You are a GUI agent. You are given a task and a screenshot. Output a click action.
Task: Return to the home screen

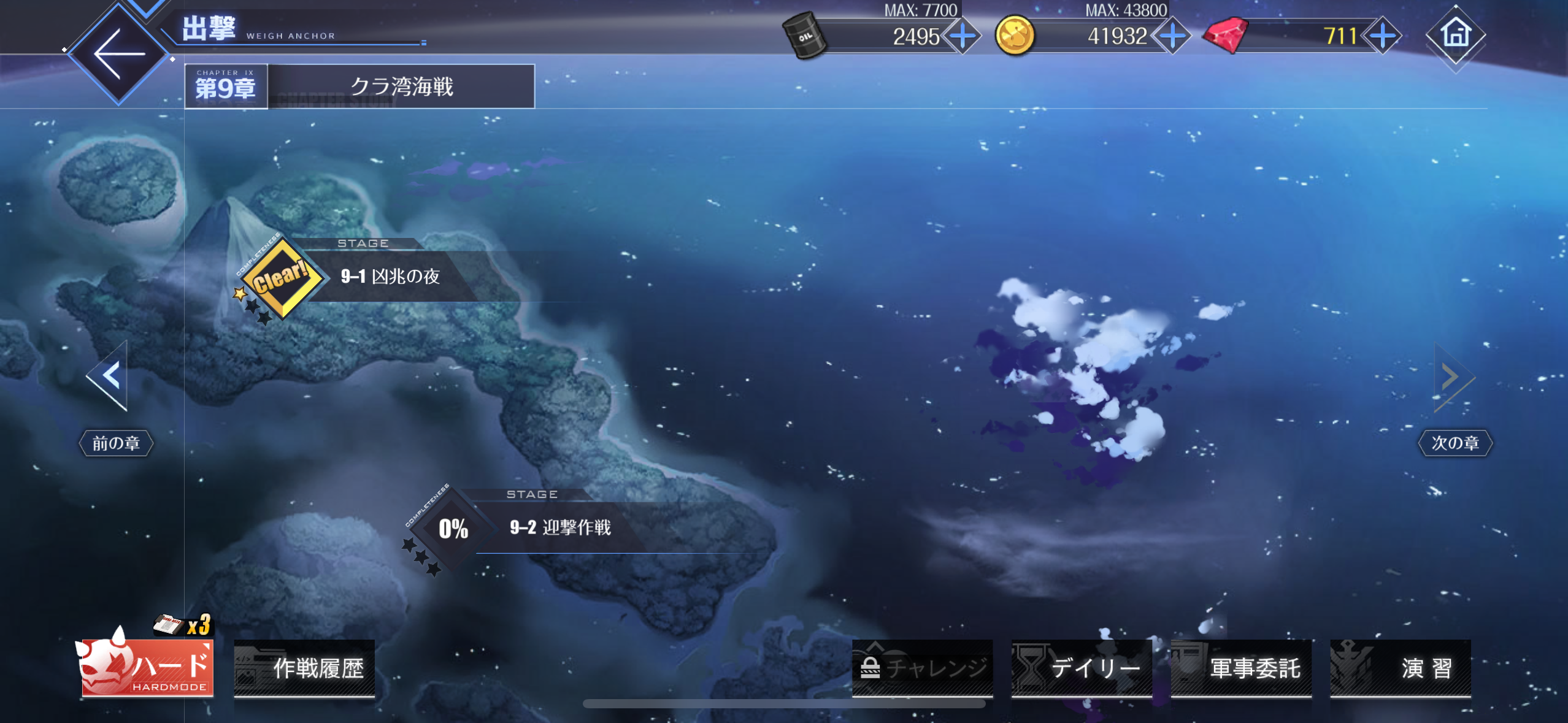pos(1456,34)
